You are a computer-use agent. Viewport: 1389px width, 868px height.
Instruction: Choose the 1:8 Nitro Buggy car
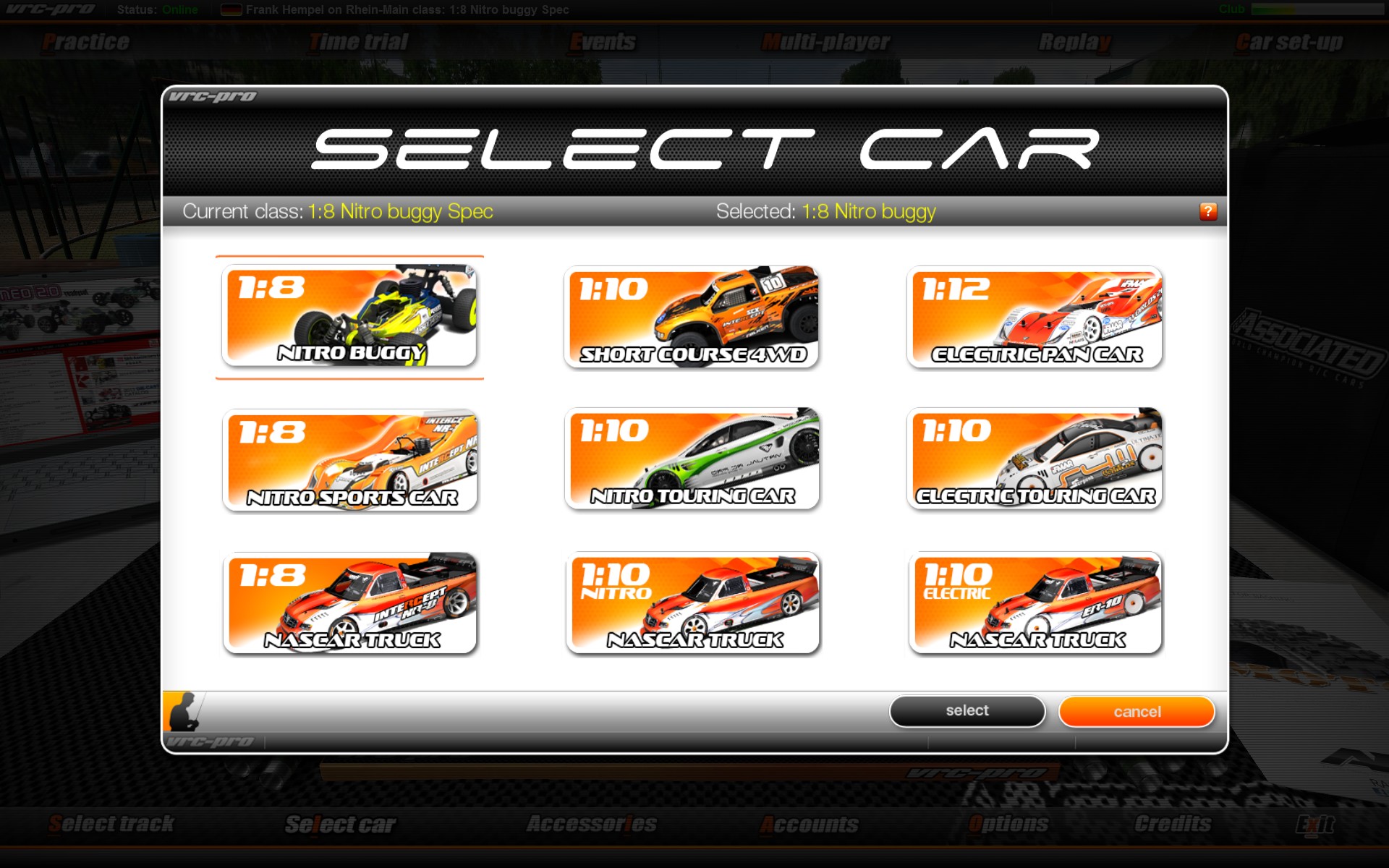pyautogui.click(x=349, y=316)
